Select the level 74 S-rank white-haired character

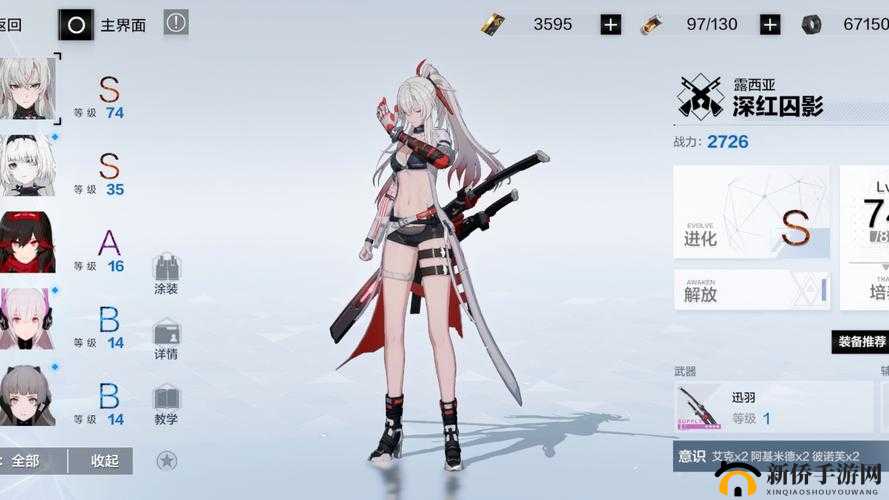click(28, 88)
